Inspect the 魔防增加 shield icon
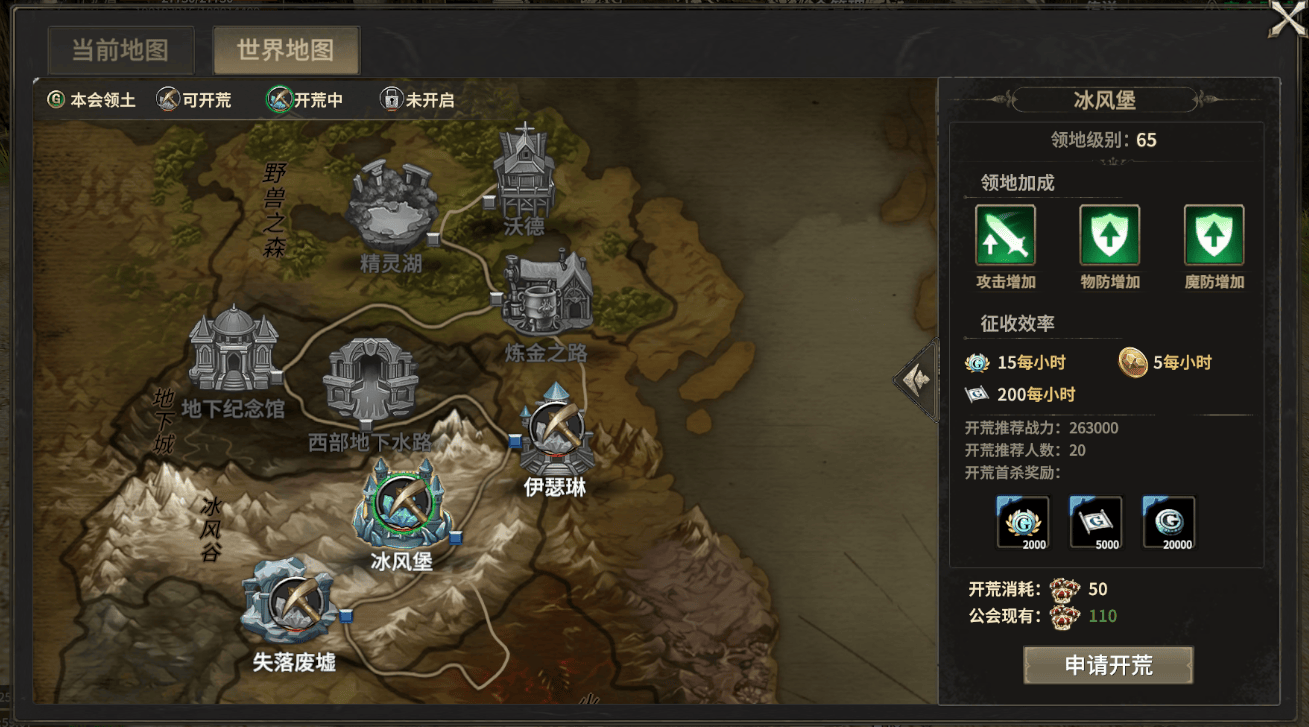The width and height of the screenshot is (1309, 727). 1213,235
